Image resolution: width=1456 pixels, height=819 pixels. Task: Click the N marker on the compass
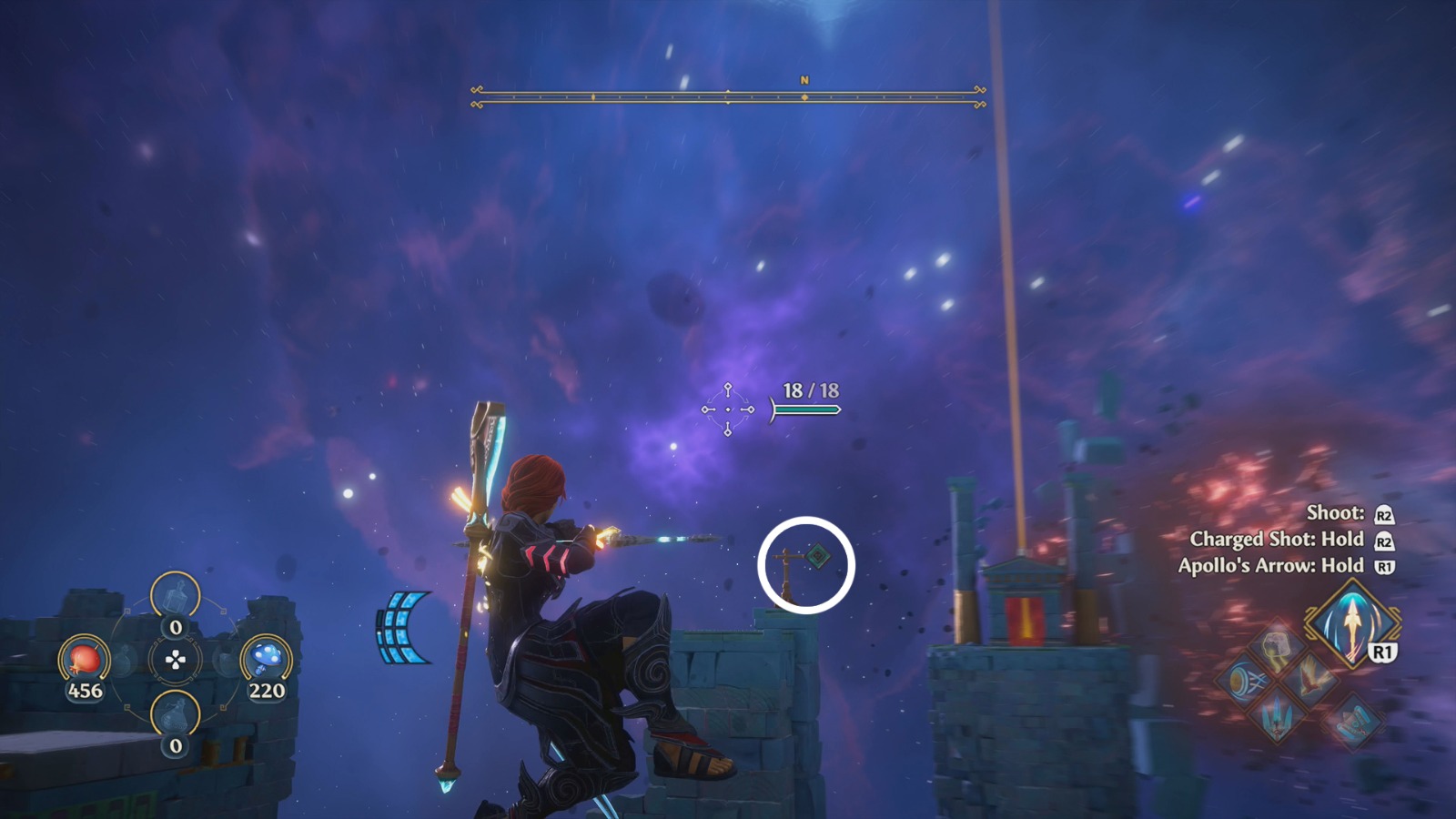[804, 81]
